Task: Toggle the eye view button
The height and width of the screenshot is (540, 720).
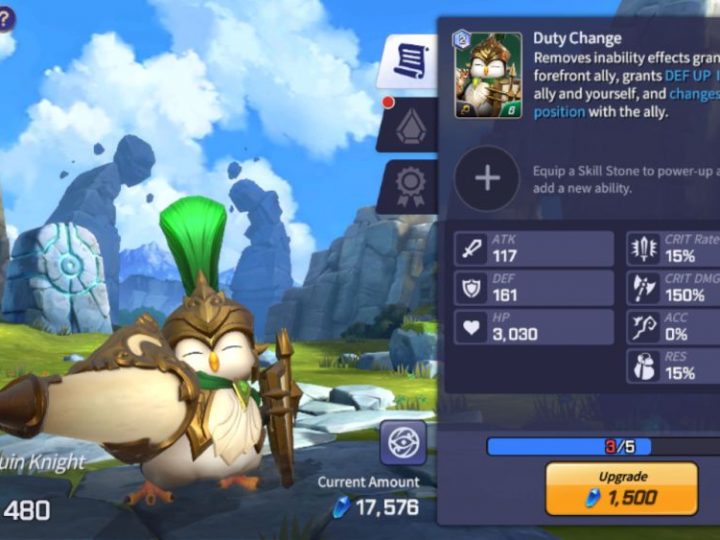Action: tap(403, 443)
